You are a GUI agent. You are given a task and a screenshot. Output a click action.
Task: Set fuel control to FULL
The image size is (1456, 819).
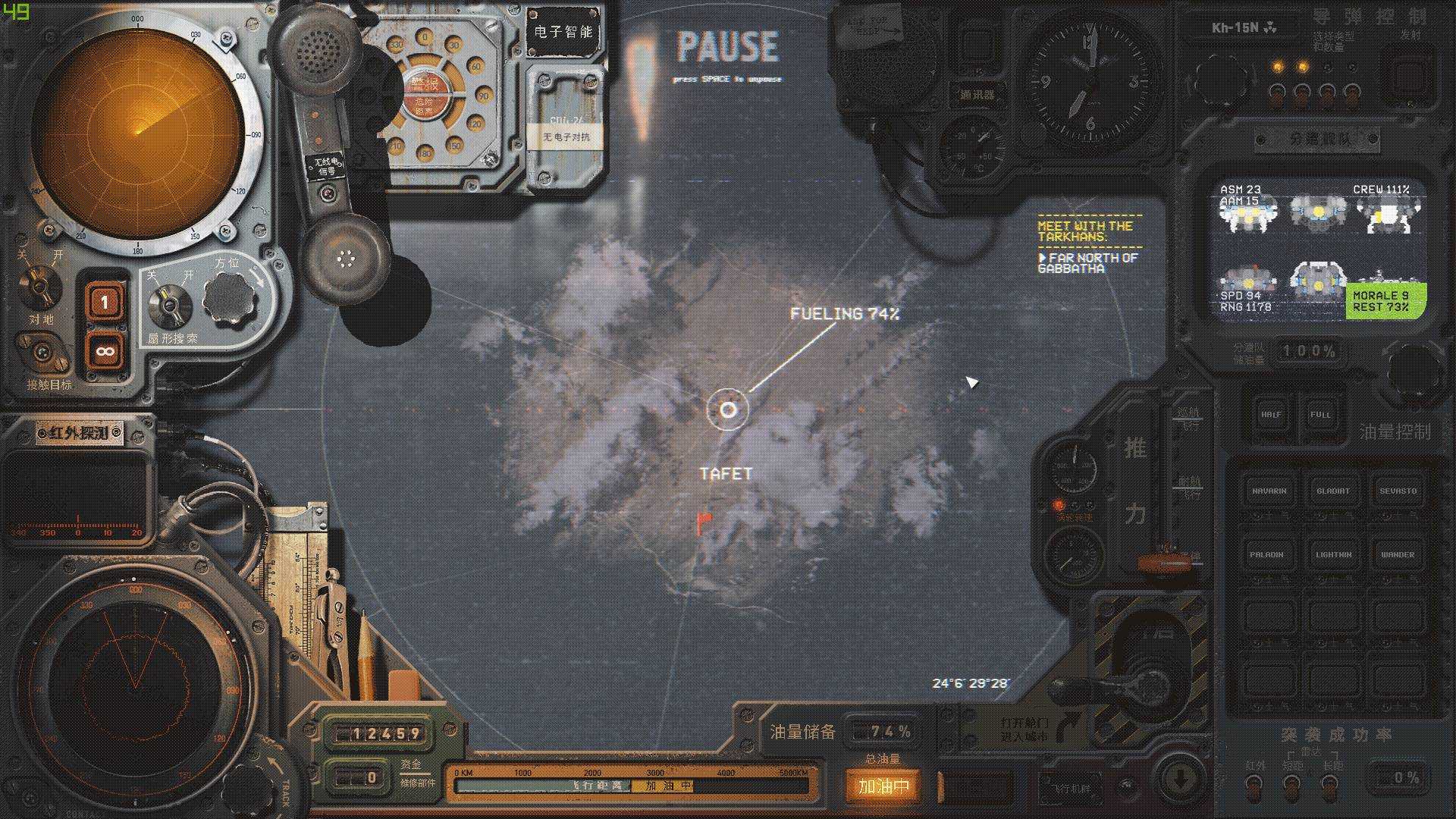tap(1320, 415)
